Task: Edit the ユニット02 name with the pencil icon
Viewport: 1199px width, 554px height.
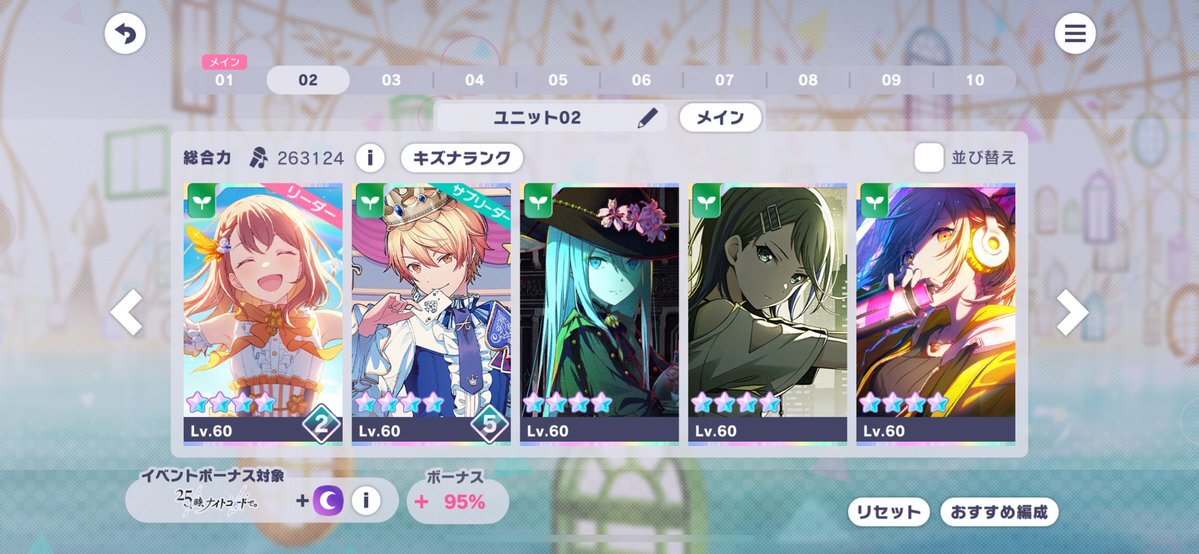Action: click(x=649, y=118)
